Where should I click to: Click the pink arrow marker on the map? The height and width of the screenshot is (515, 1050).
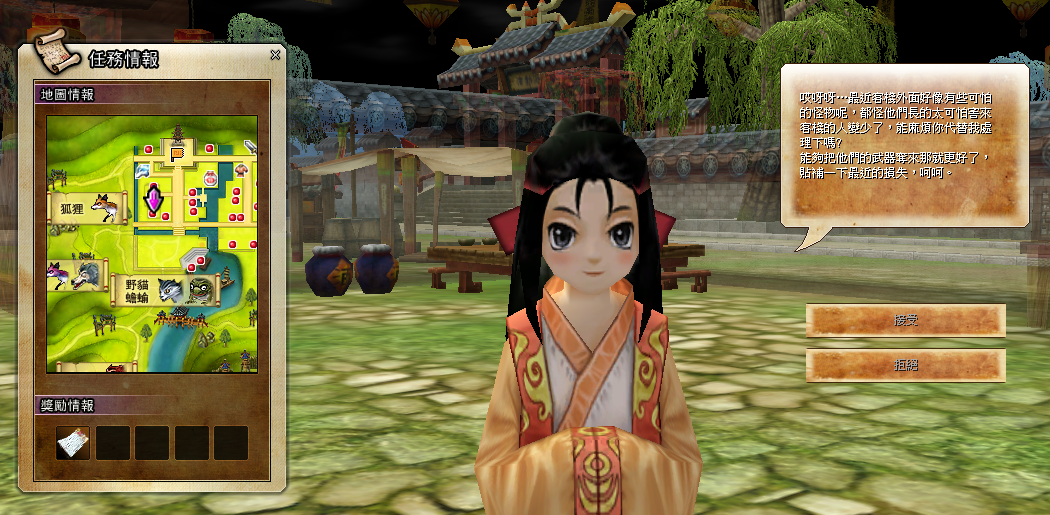[155, 198]
